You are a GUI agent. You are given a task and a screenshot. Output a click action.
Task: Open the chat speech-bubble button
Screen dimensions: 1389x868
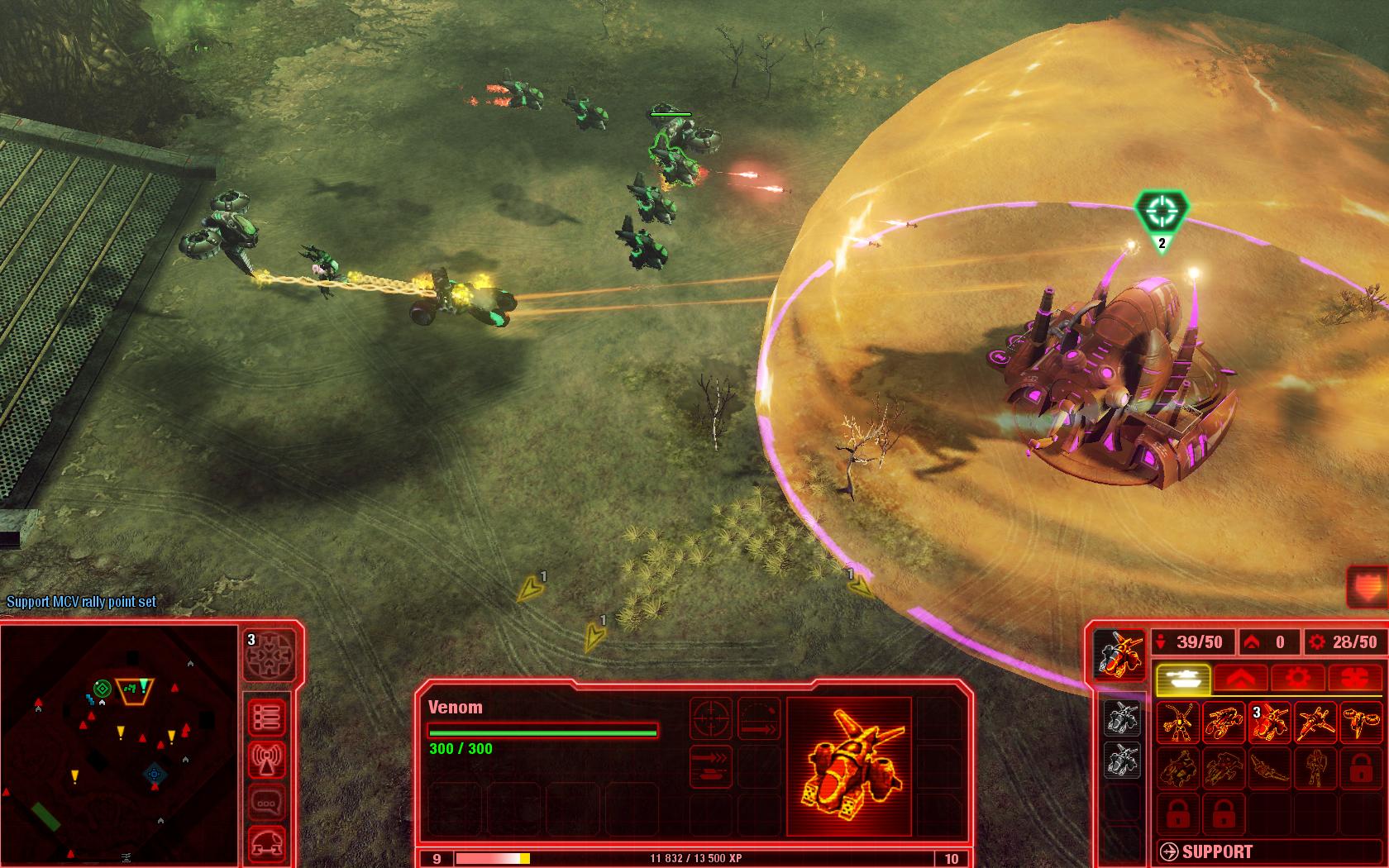(x=267, y=802)
